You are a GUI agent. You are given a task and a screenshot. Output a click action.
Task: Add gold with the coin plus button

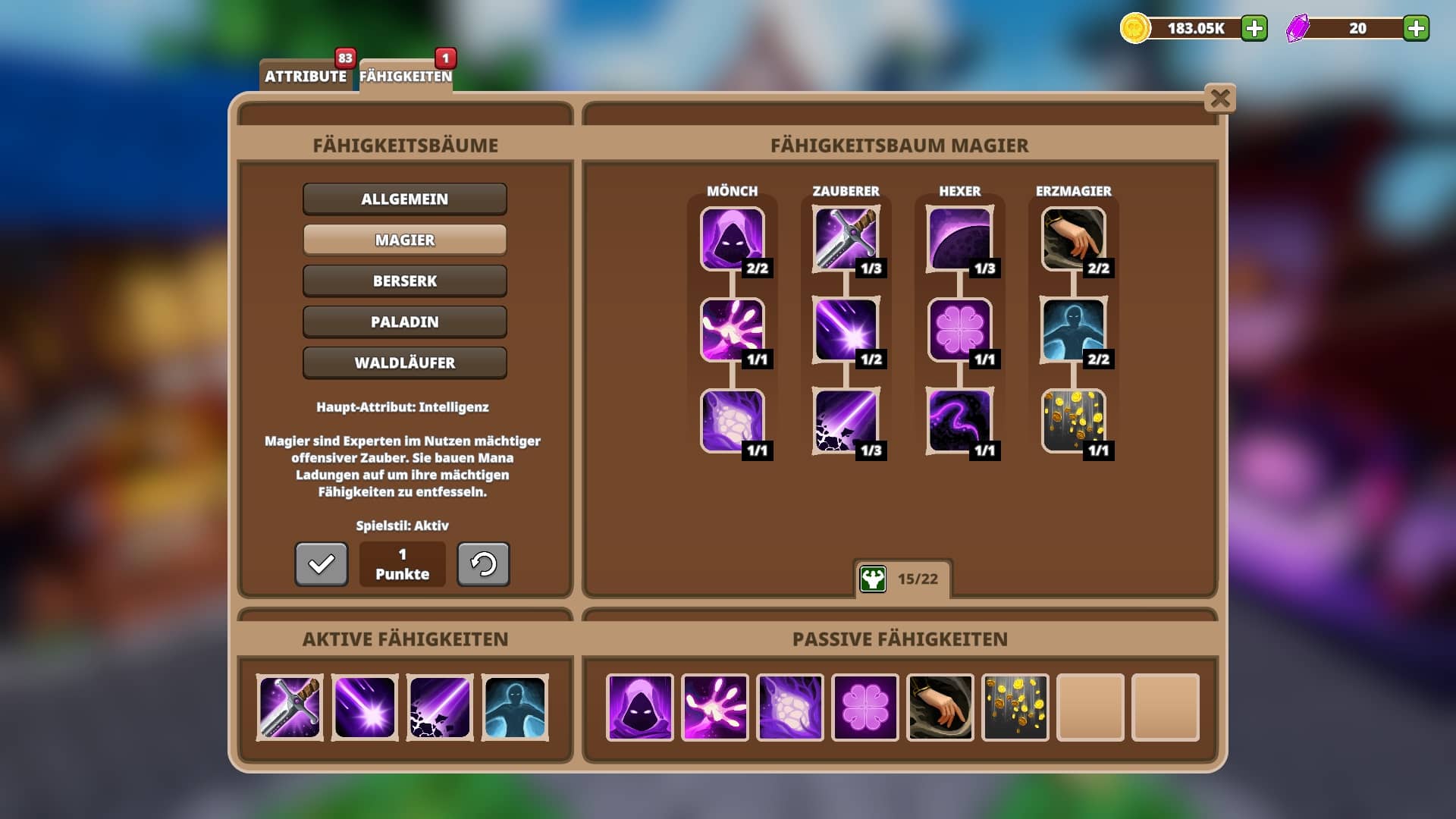[1254, 29]
